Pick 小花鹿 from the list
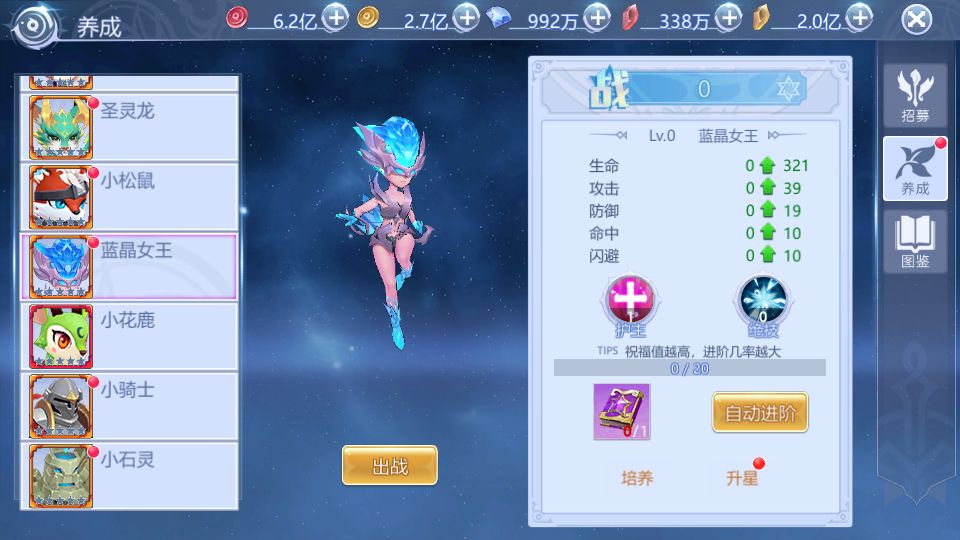This screenshot has height=540, width=960. 129,337
